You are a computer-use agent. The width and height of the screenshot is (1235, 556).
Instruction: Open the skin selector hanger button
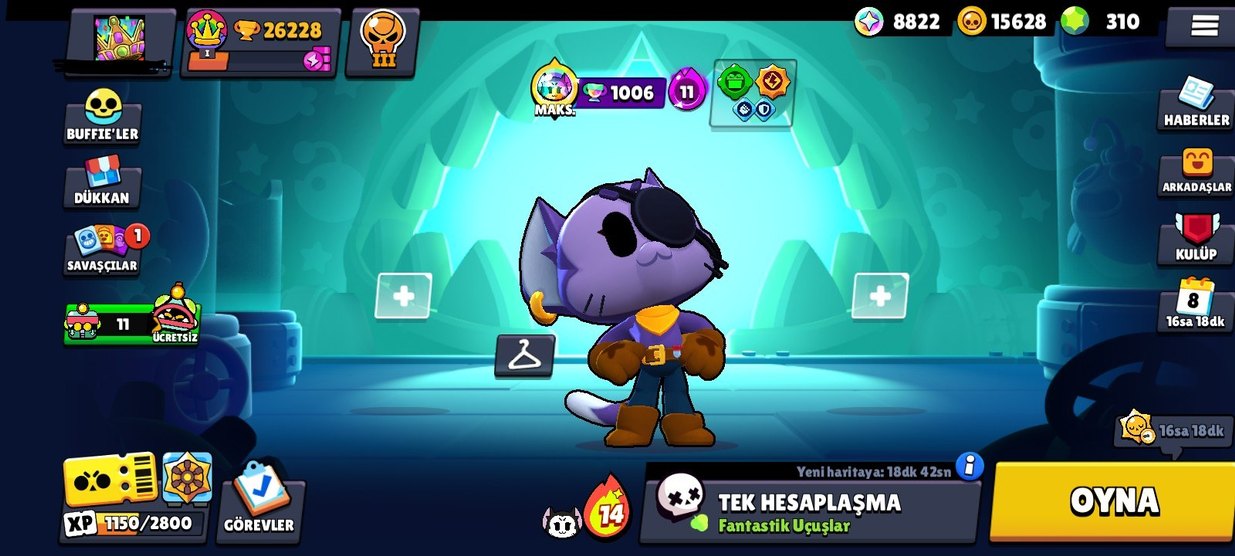524,355
